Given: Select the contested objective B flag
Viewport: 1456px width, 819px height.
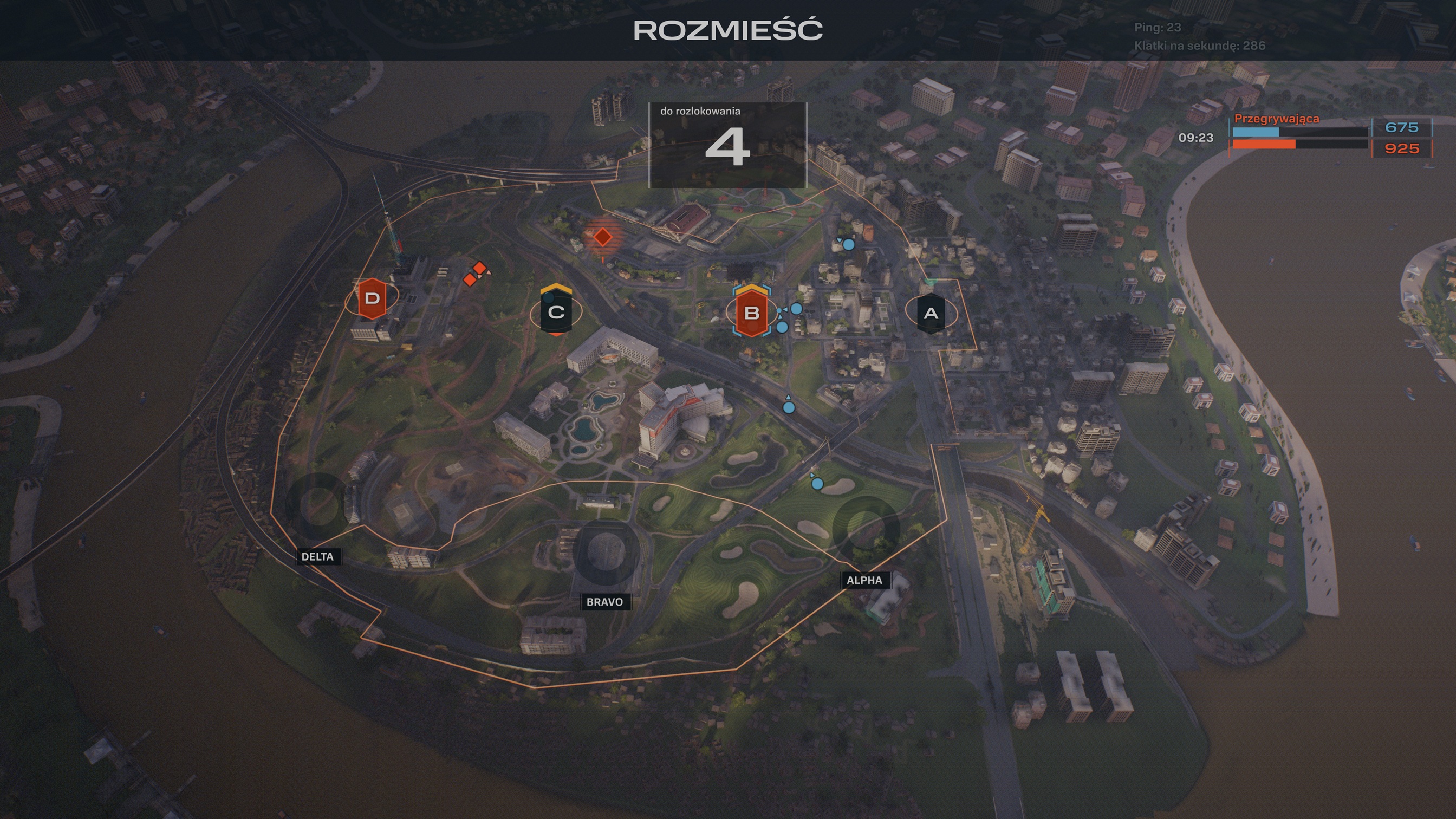Looking at the screenshot, I should click(x=752, y=313).
